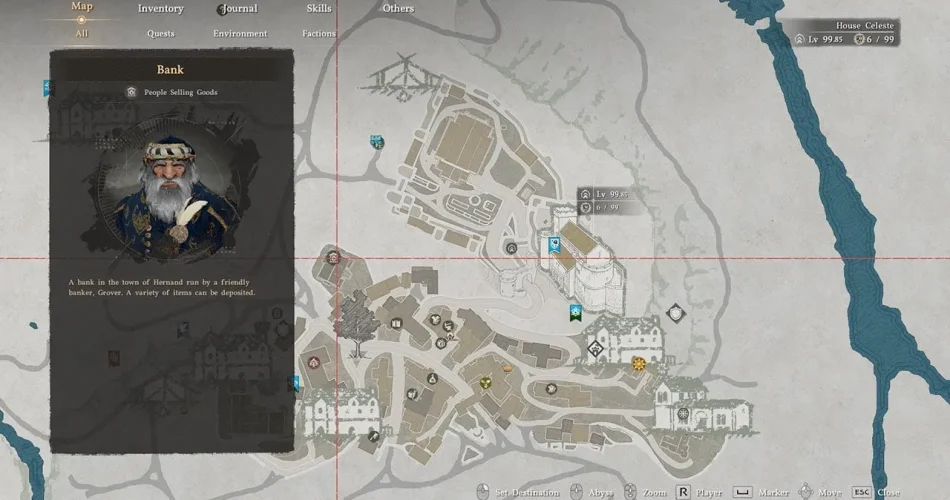
Task: Open the Inventory tab
Action: click(160, 9)
